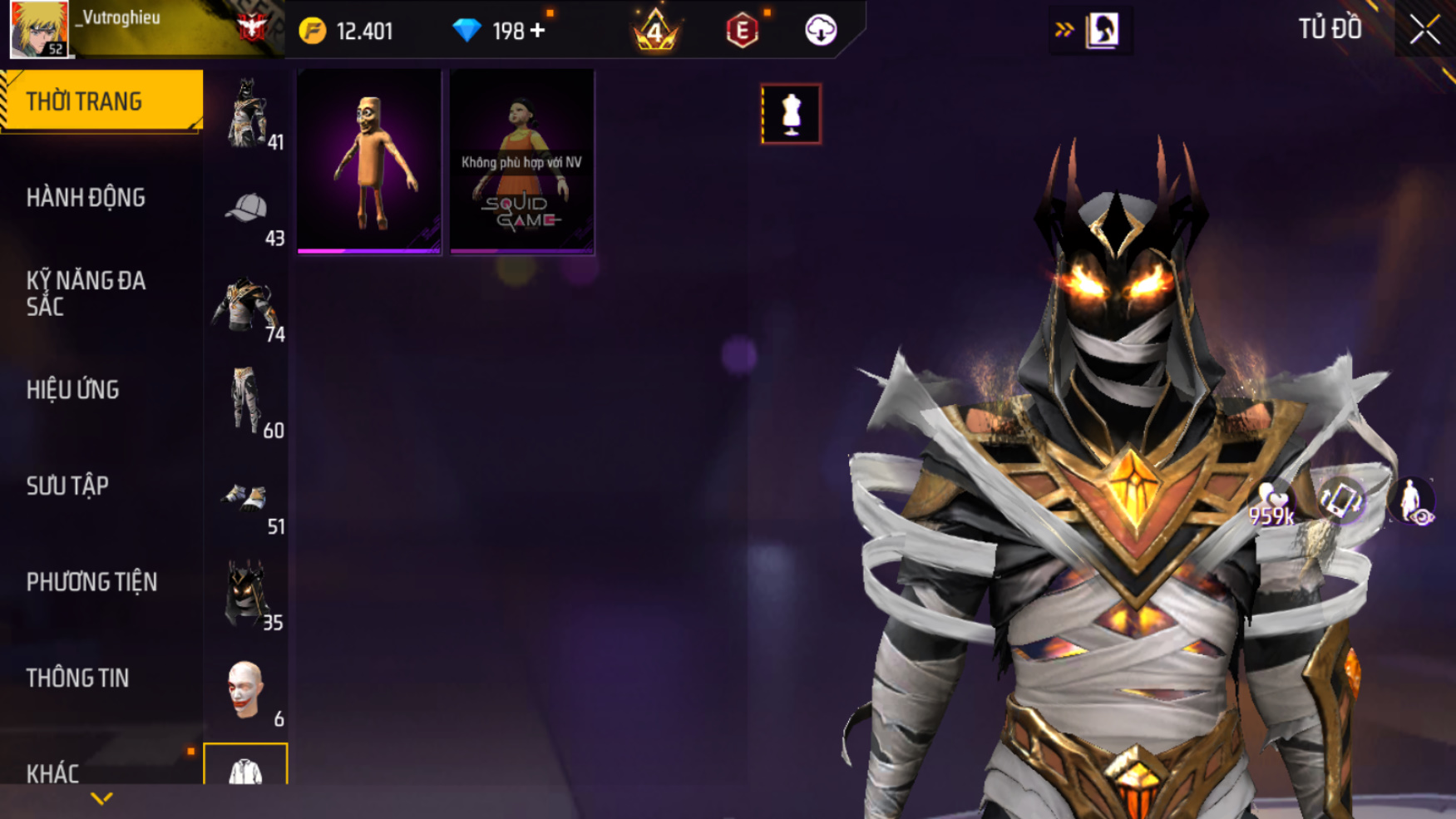Click the mannequin outfit preset button
Image resolution: width=1456 pixels, height=819 pixels.
coord(791,114)
